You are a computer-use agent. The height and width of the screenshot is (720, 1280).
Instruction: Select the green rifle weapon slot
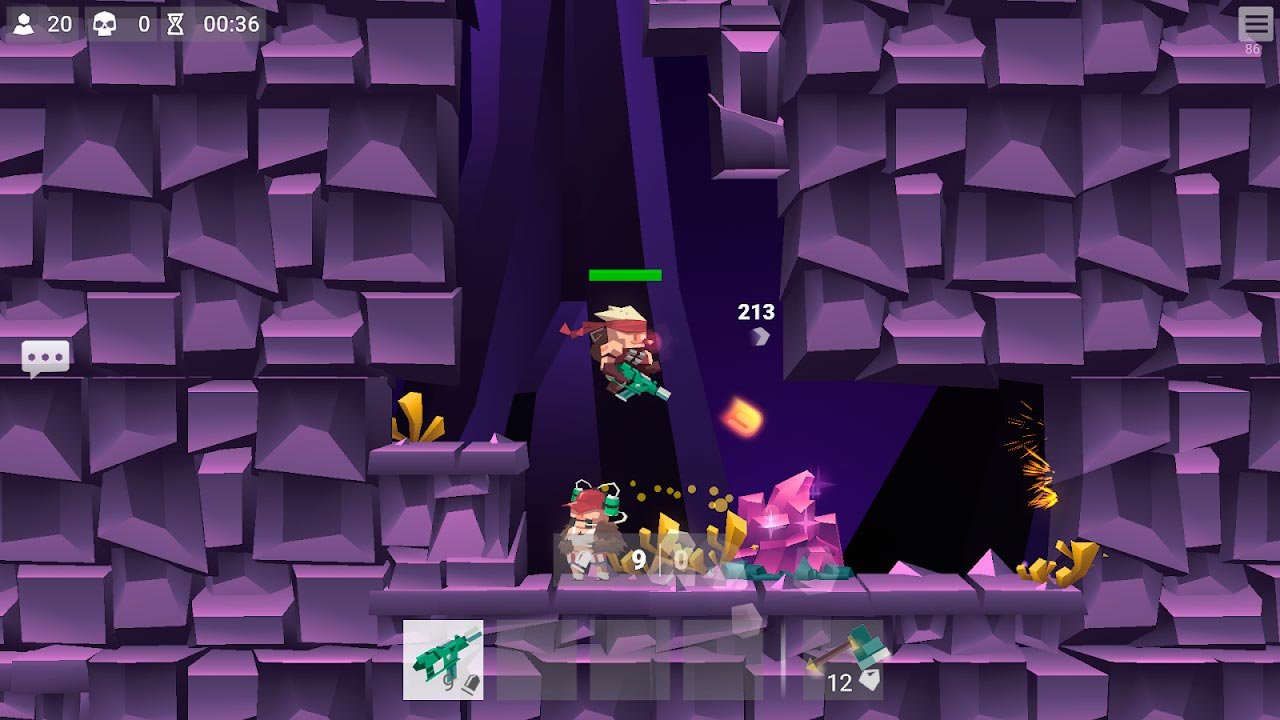coord(443,659)
